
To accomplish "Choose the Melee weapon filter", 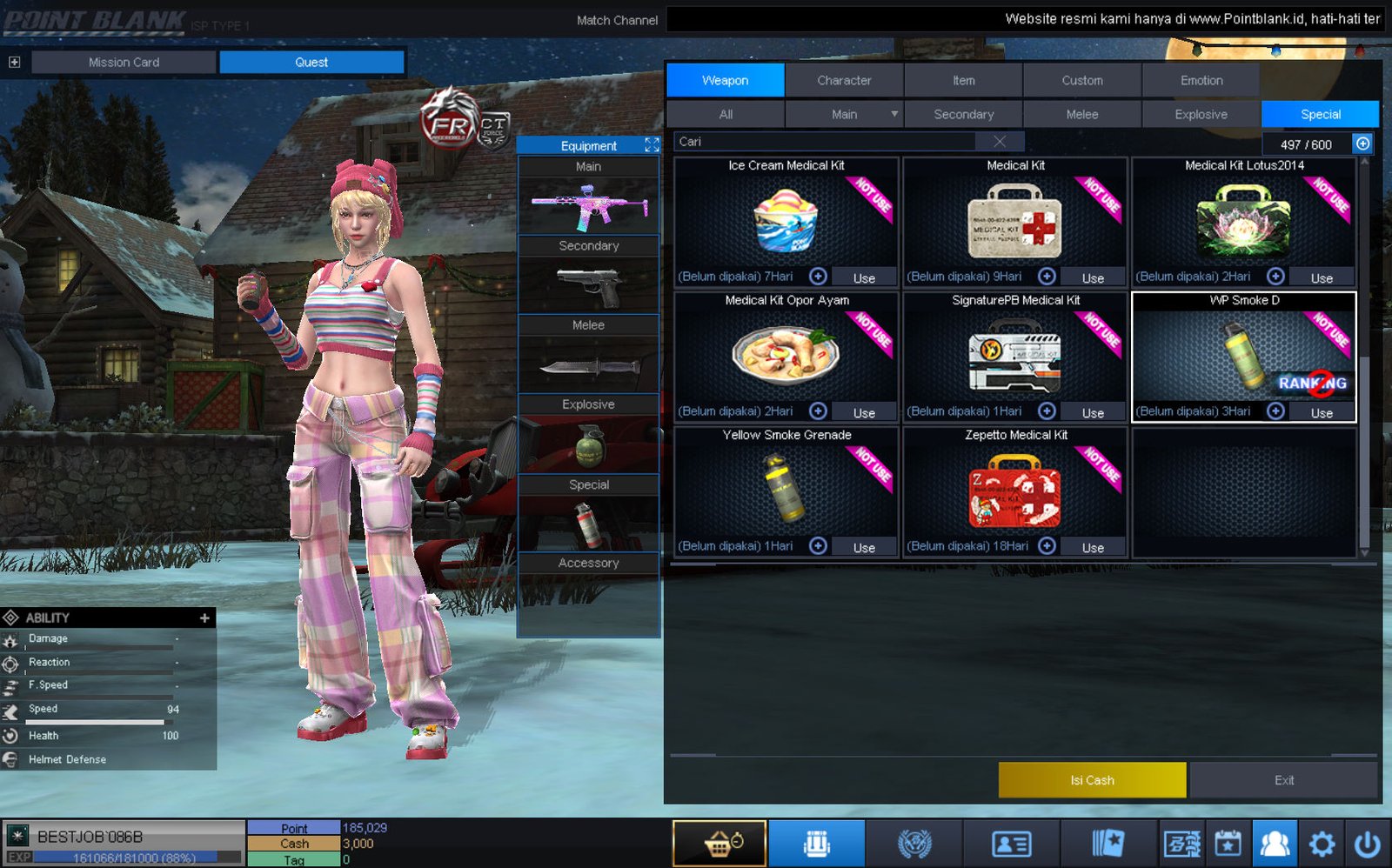I will 1081,114.
